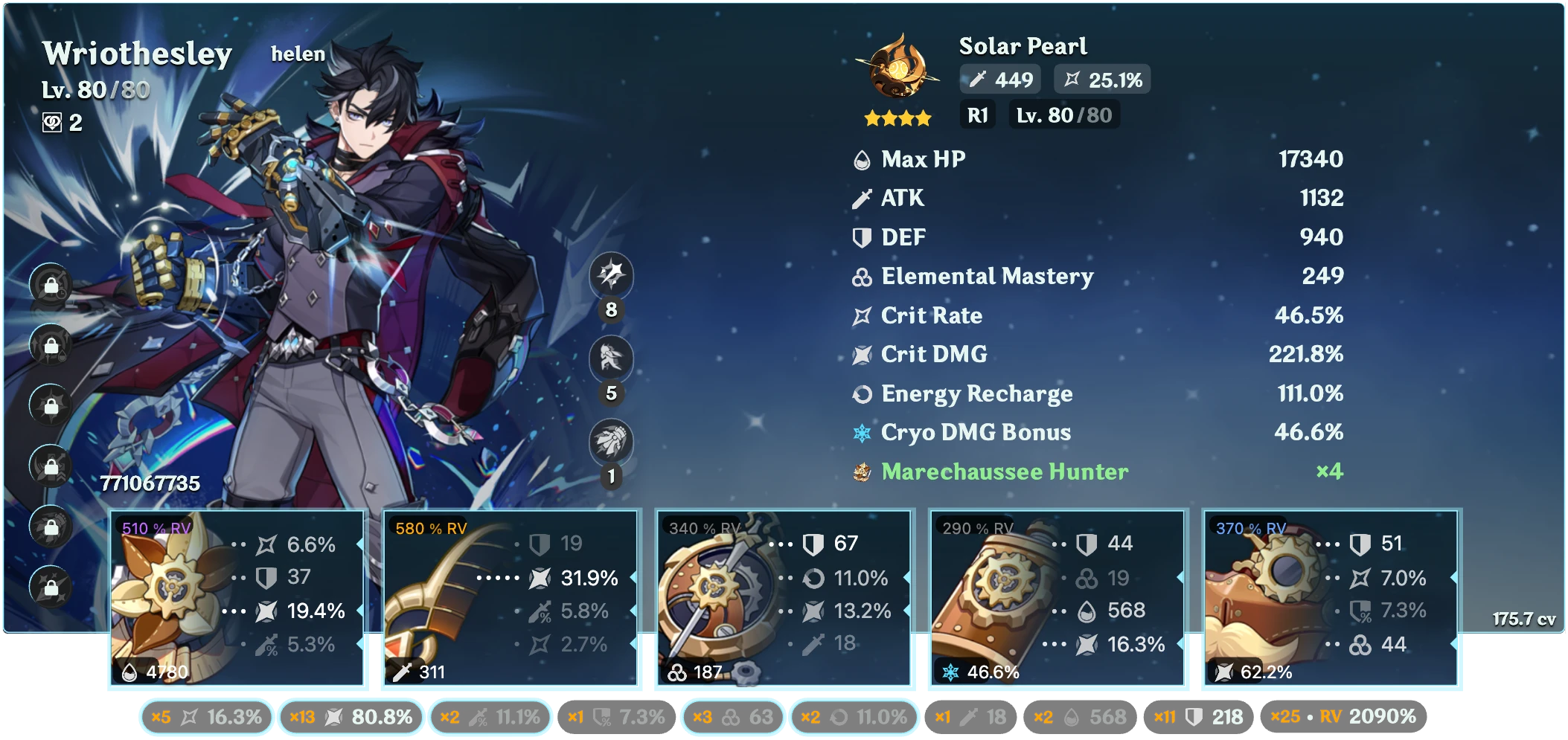Click the Marechaussee Hunter set bonus row
The width and height of the screenshot is (1568, 740).
coord(1097,472)
